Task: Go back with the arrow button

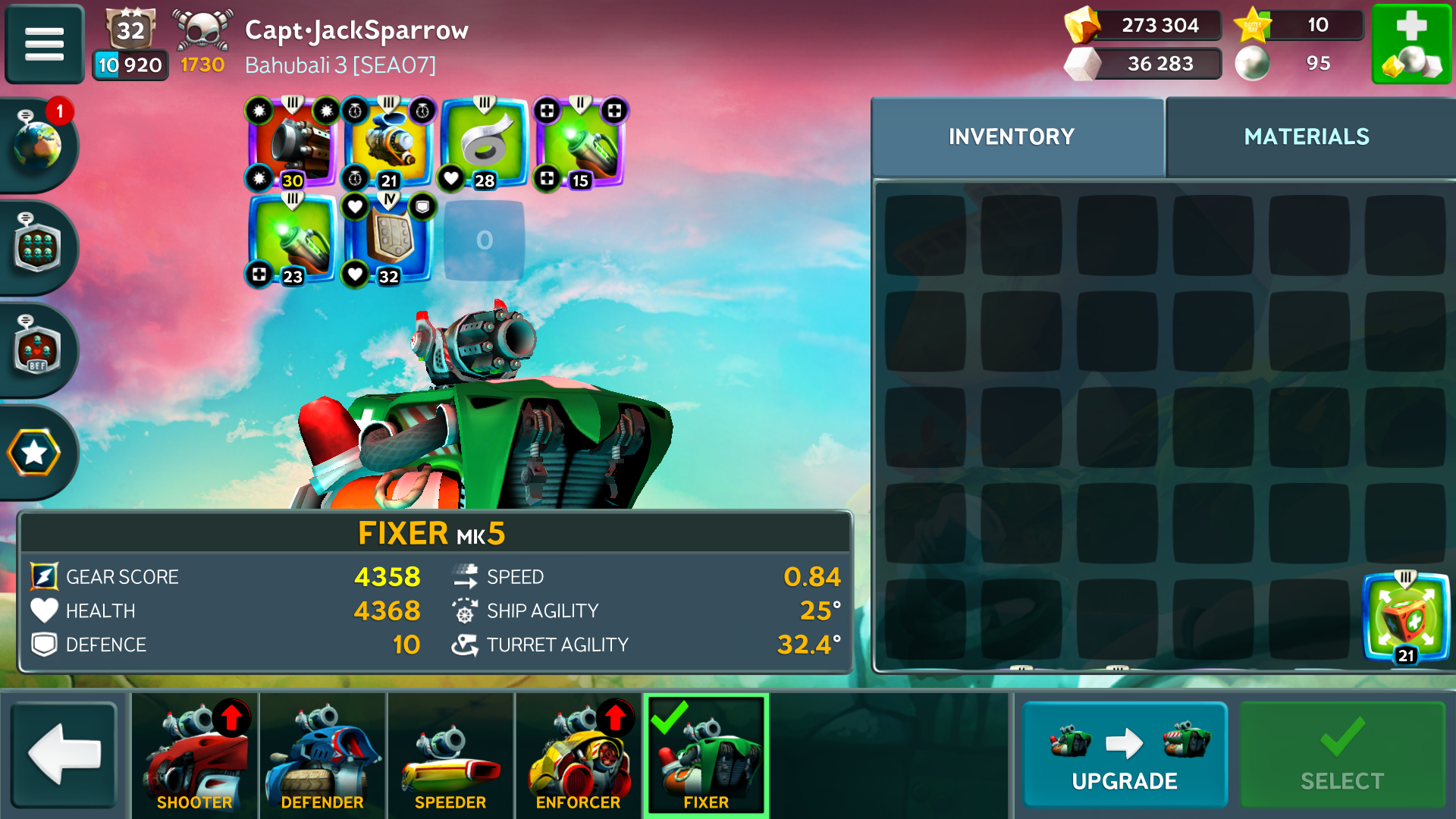Action: 64,754
